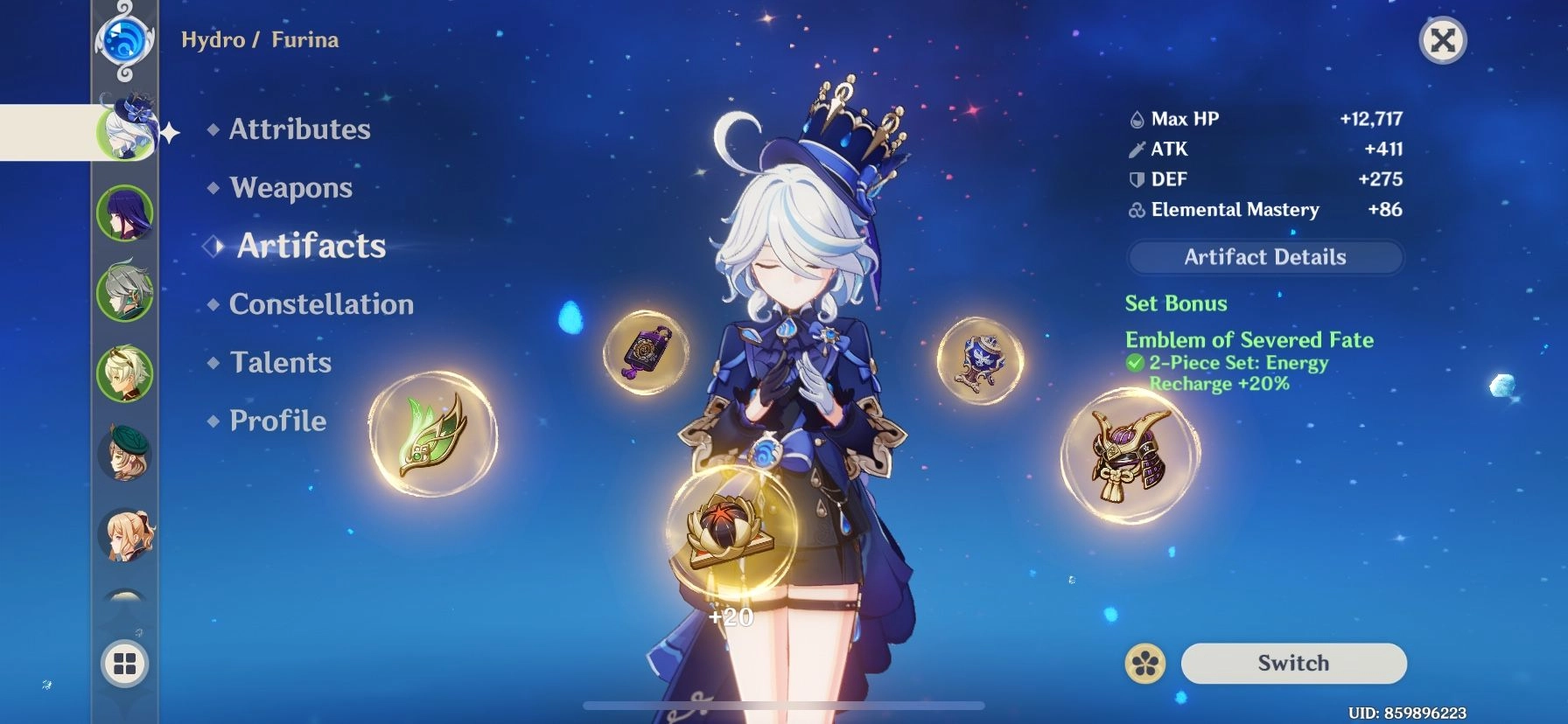Select the Alhaitham portrait
Image resolution: width=1568 pixels, height=724 pixels.
[125, 295]
